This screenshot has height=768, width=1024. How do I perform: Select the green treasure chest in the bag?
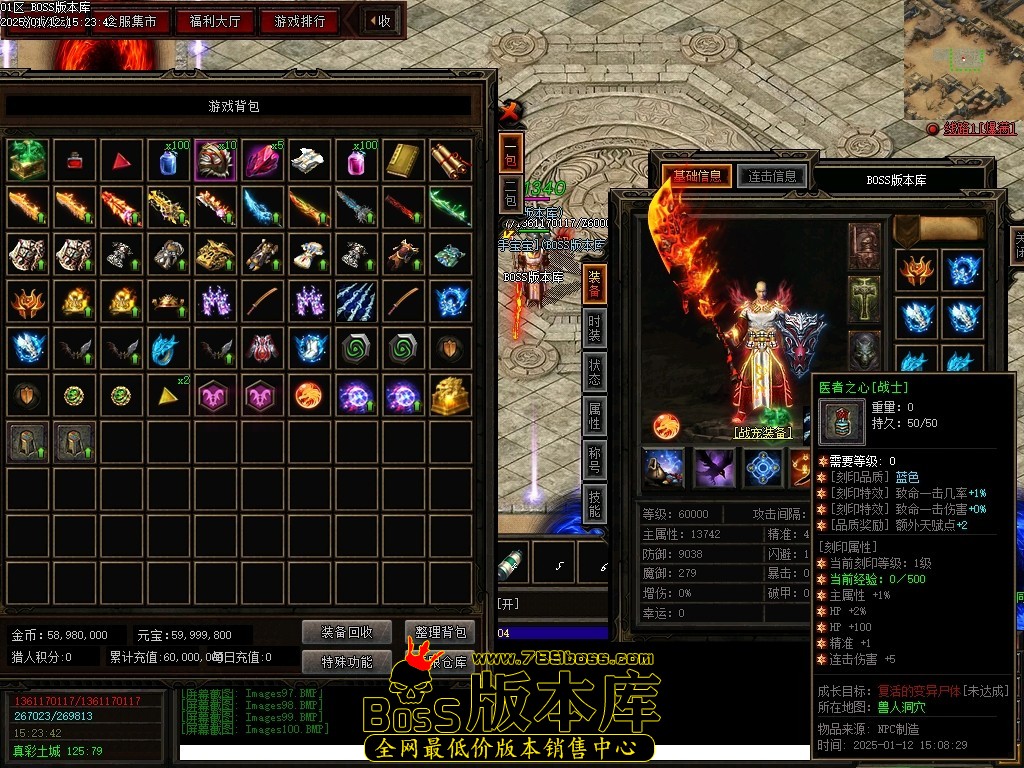click(x=28, y=160)
